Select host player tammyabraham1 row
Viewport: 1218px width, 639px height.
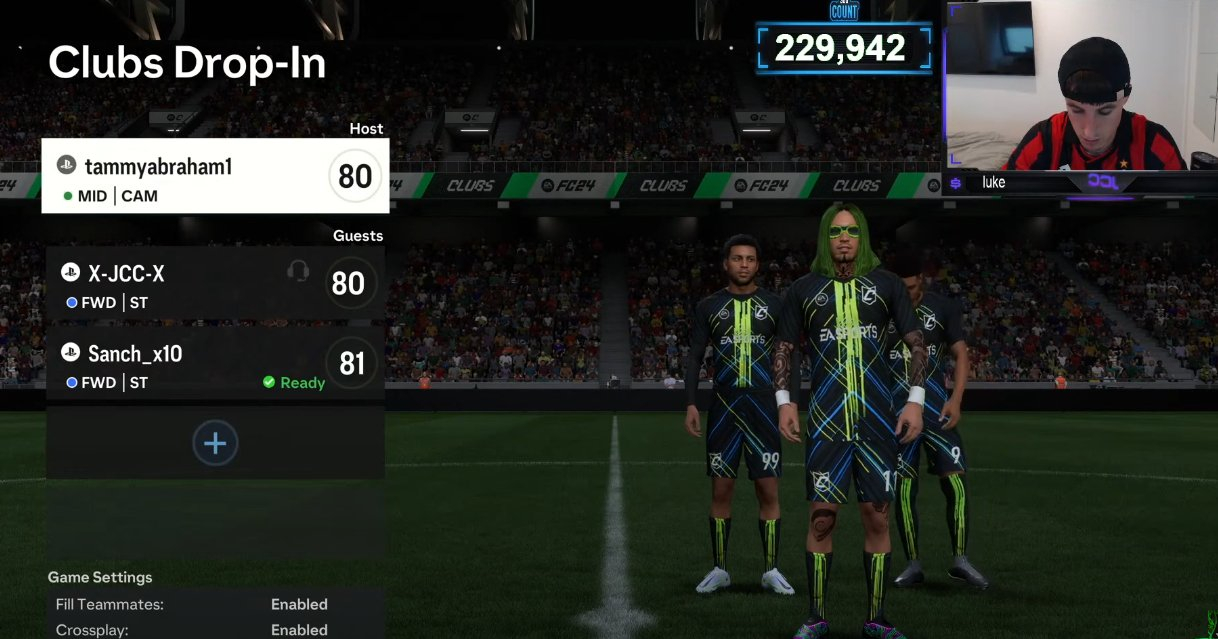pos(214,177)
